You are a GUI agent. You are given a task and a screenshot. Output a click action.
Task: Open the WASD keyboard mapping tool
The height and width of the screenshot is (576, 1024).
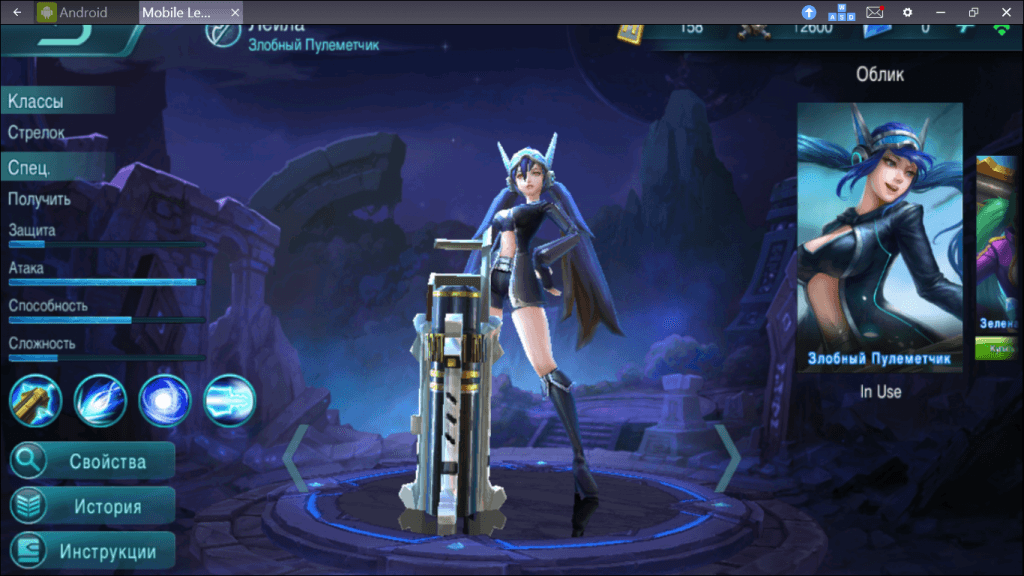pyautogui.click(x=840, y=12)
